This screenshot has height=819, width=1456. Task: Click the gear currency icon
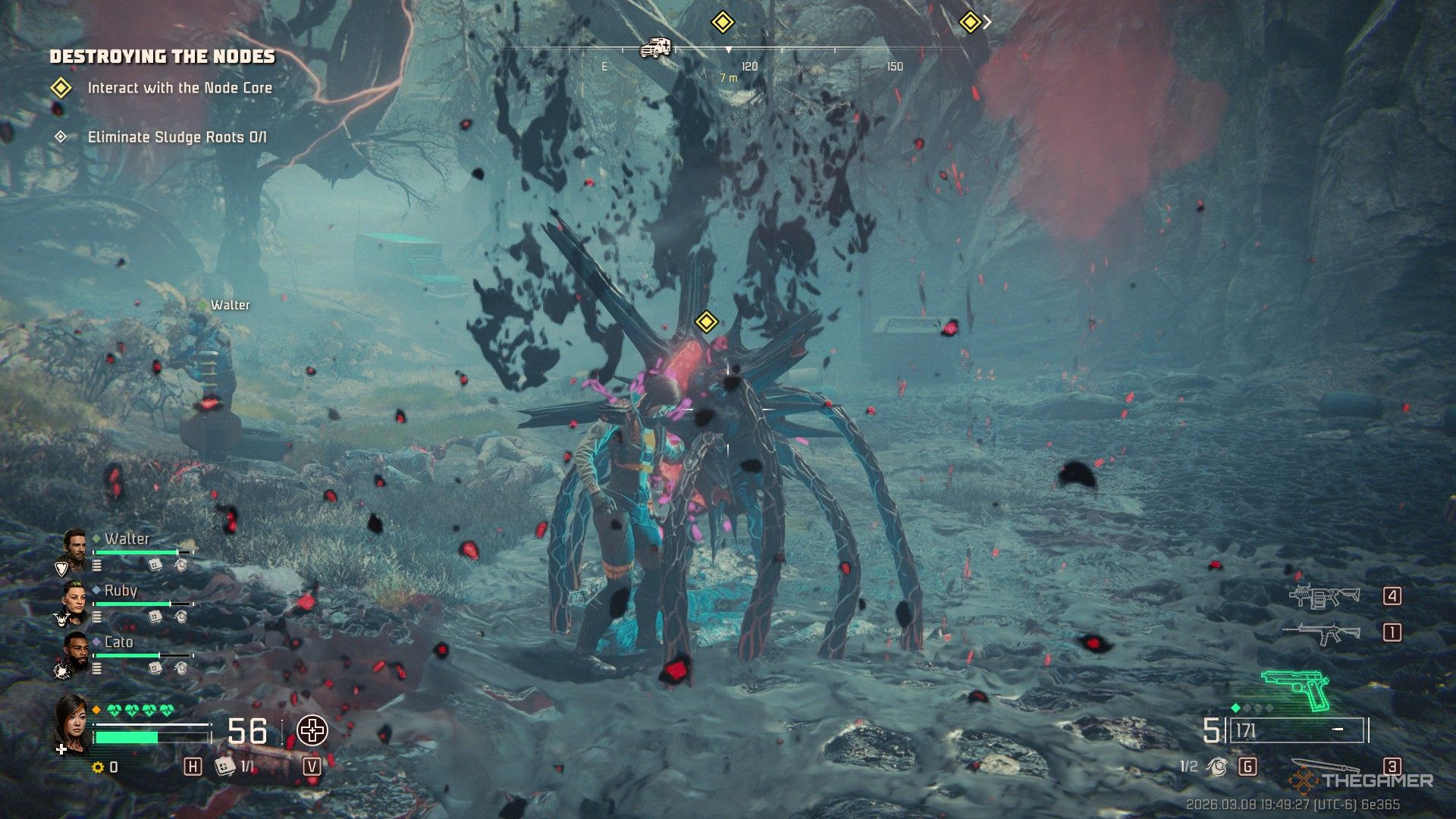(x=98, y=767)
